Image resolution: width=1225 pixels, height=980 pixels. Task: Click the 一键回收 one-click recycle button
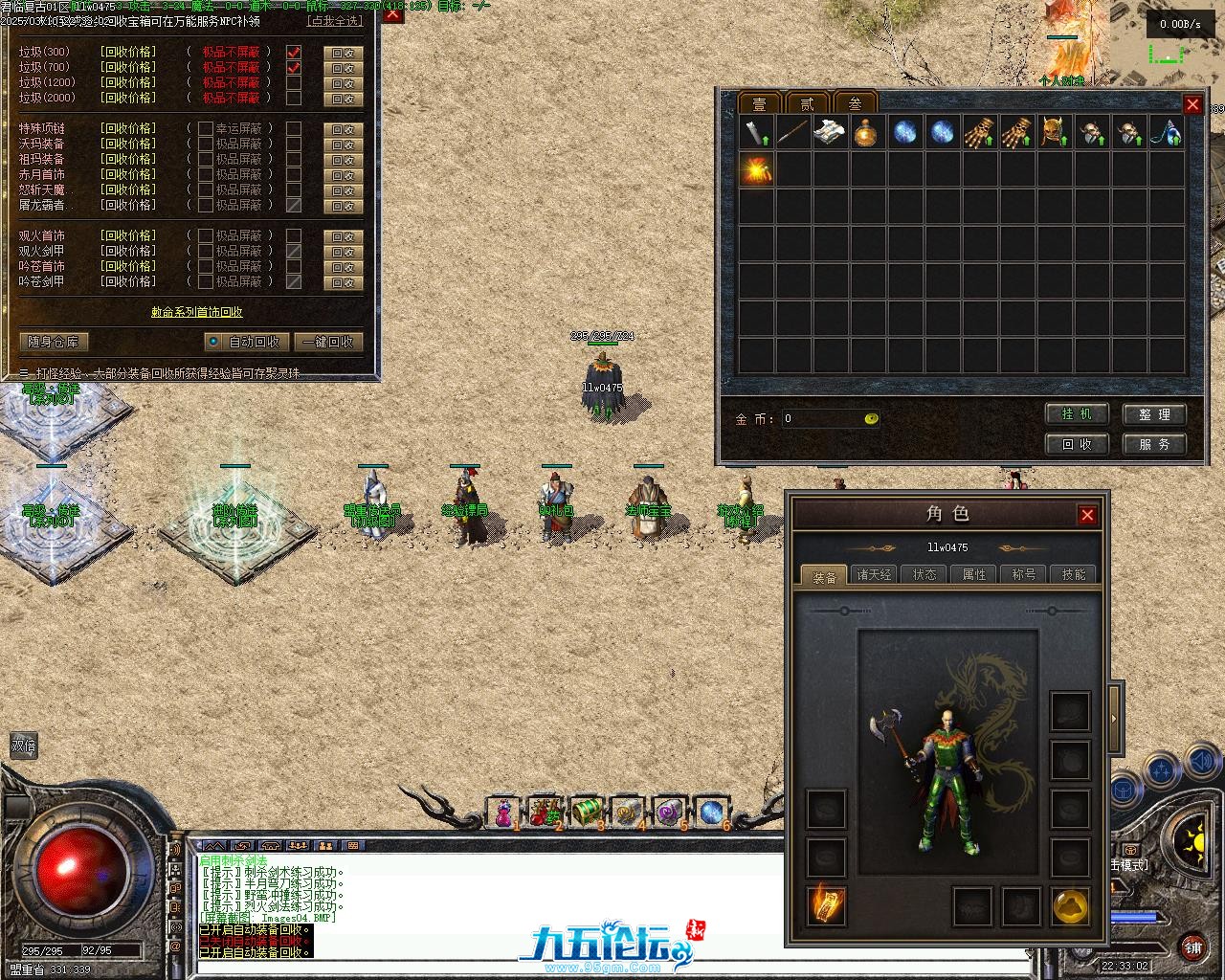(328, 342)
